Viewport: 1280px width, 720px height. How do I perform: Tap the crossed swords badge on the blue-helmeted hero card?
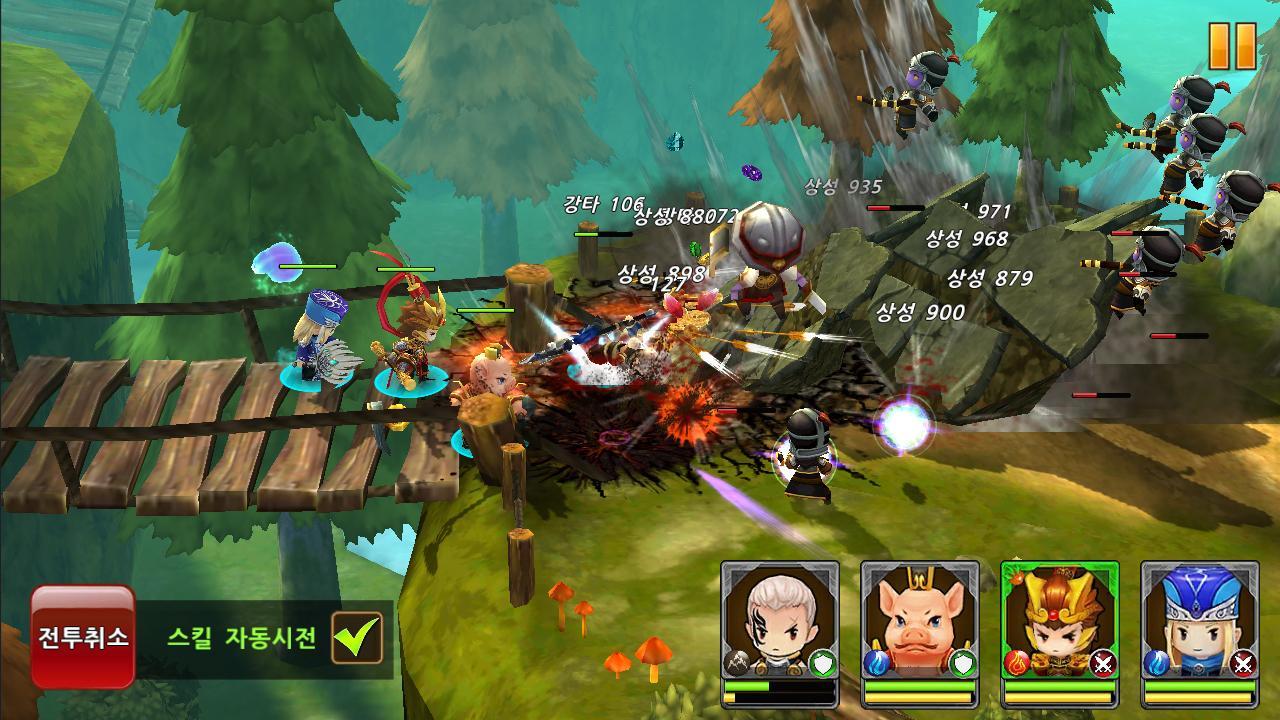[x=1241, y=663]
